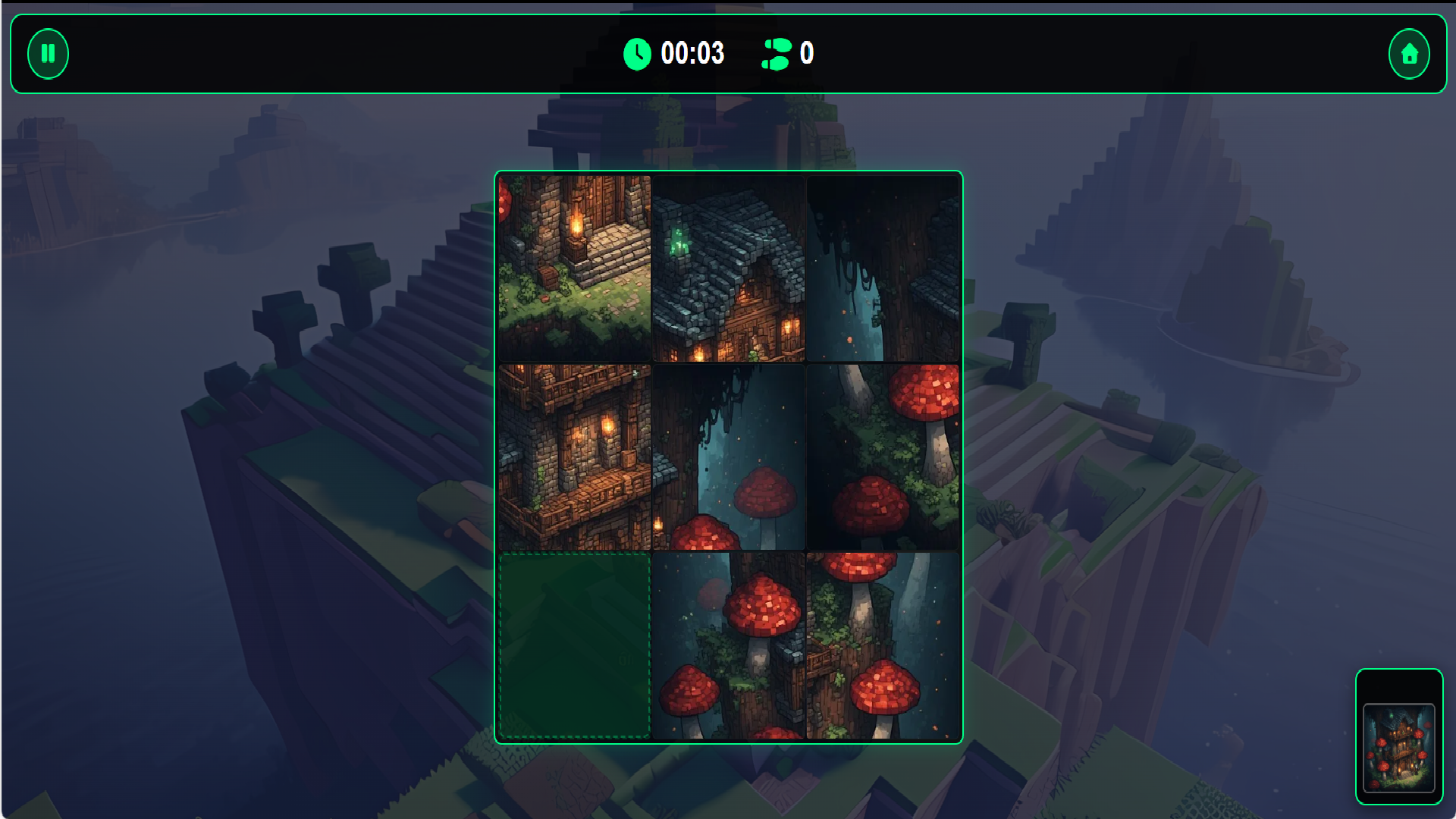Click the dark cliff puzzle tile
1456x819 pixels.
882,266
